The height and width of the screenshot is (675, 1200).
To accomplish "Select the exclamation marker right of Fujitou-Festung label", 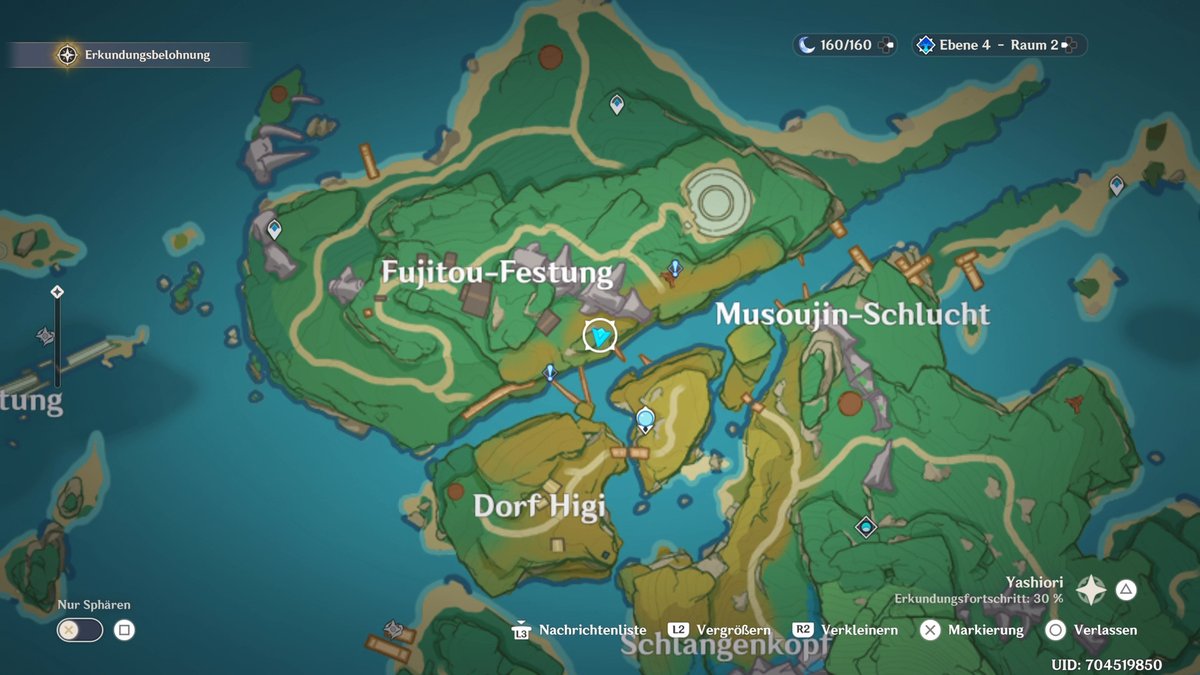I will 676,268.
